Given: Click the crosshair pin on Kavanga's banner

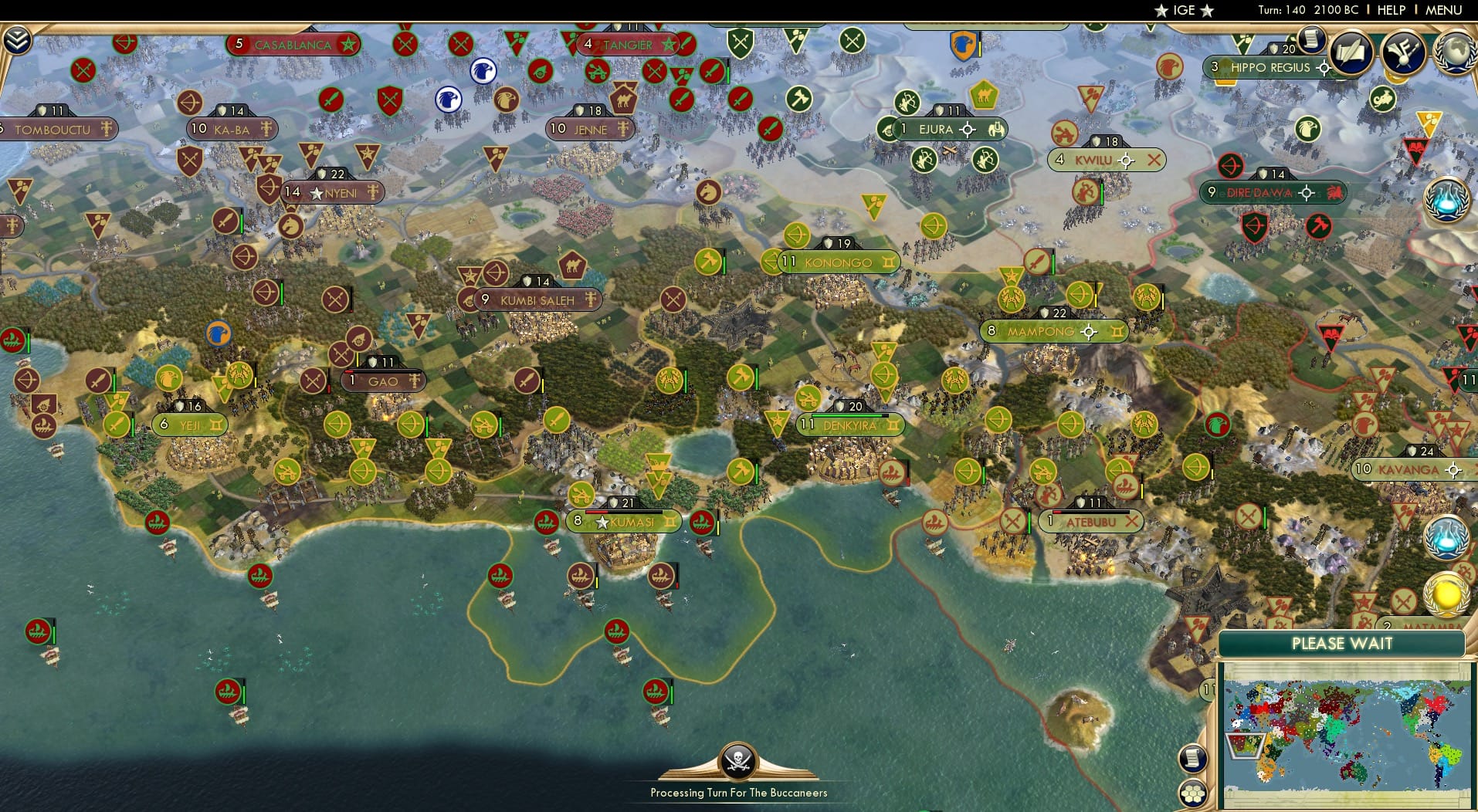Looking at the screenshot, I should coord(1455,469).
